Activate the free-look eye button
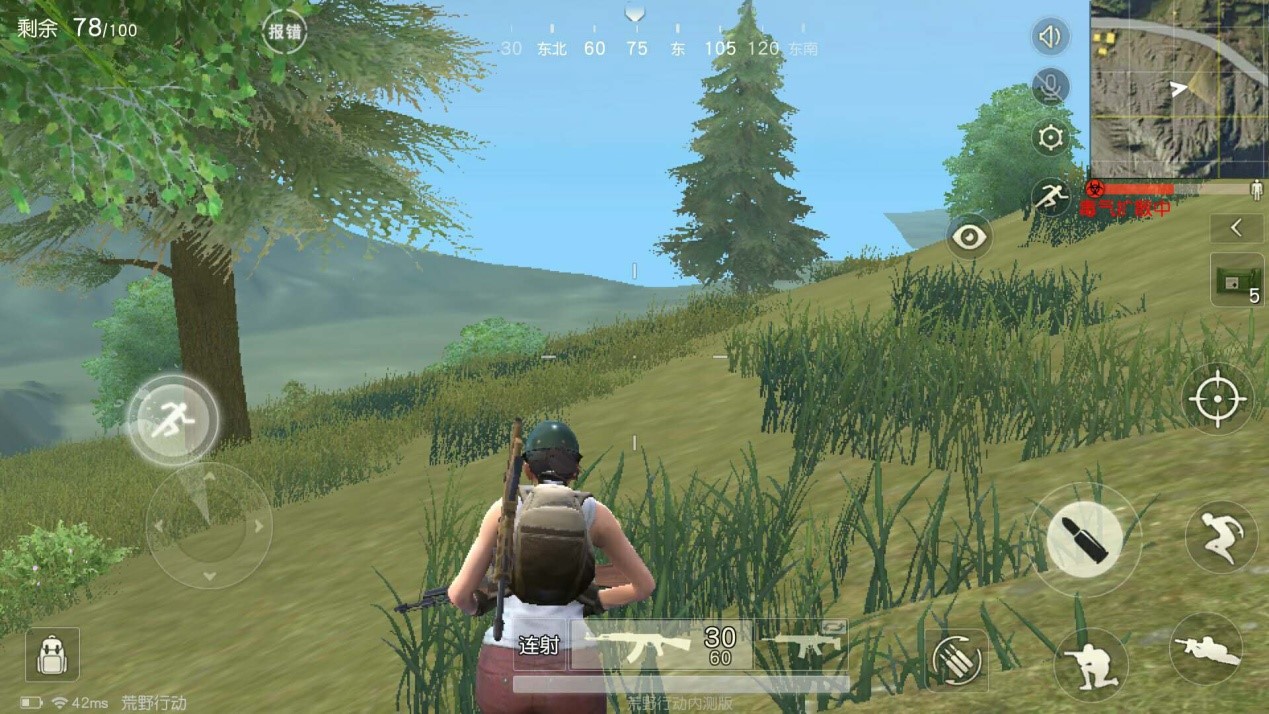The width and height of the screenshot is (1269, 714). (x=970, y=237)
